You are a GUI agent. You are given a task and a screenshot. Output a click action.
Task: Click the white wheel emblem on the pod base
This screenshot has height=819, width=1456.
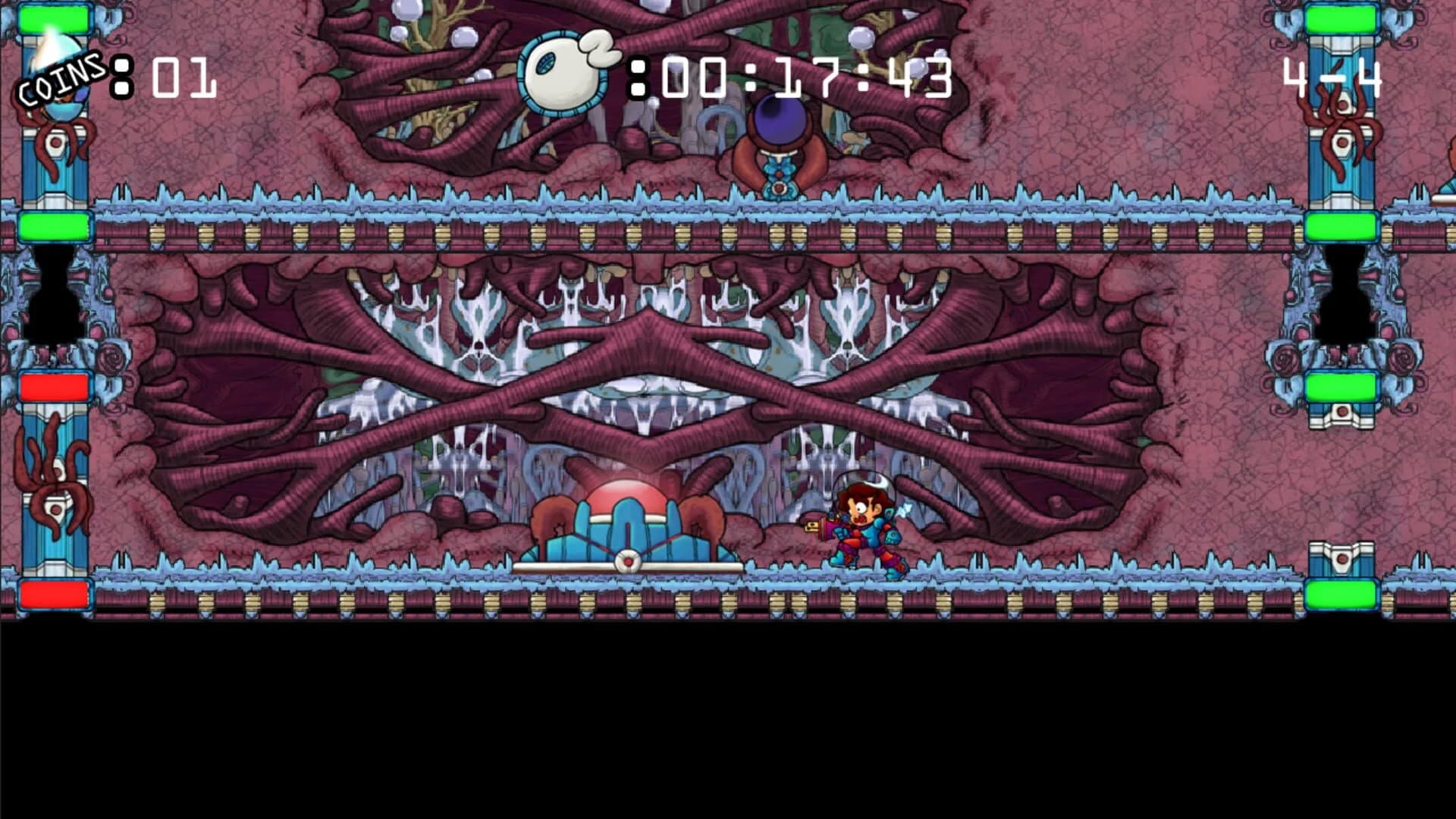tap(628, 559)
